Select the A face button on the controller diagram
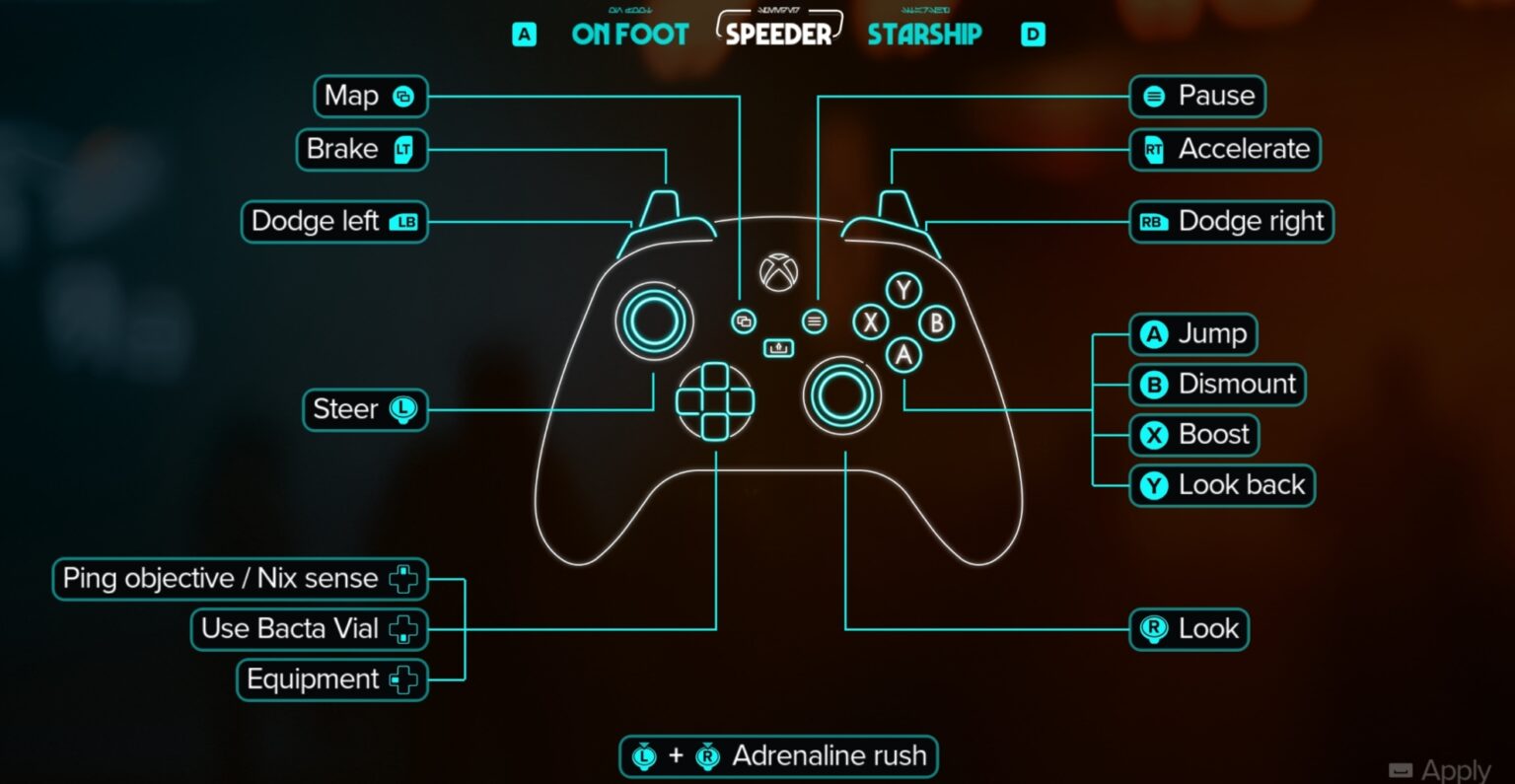Viewport: 1515px width, 784px height. 903,357
